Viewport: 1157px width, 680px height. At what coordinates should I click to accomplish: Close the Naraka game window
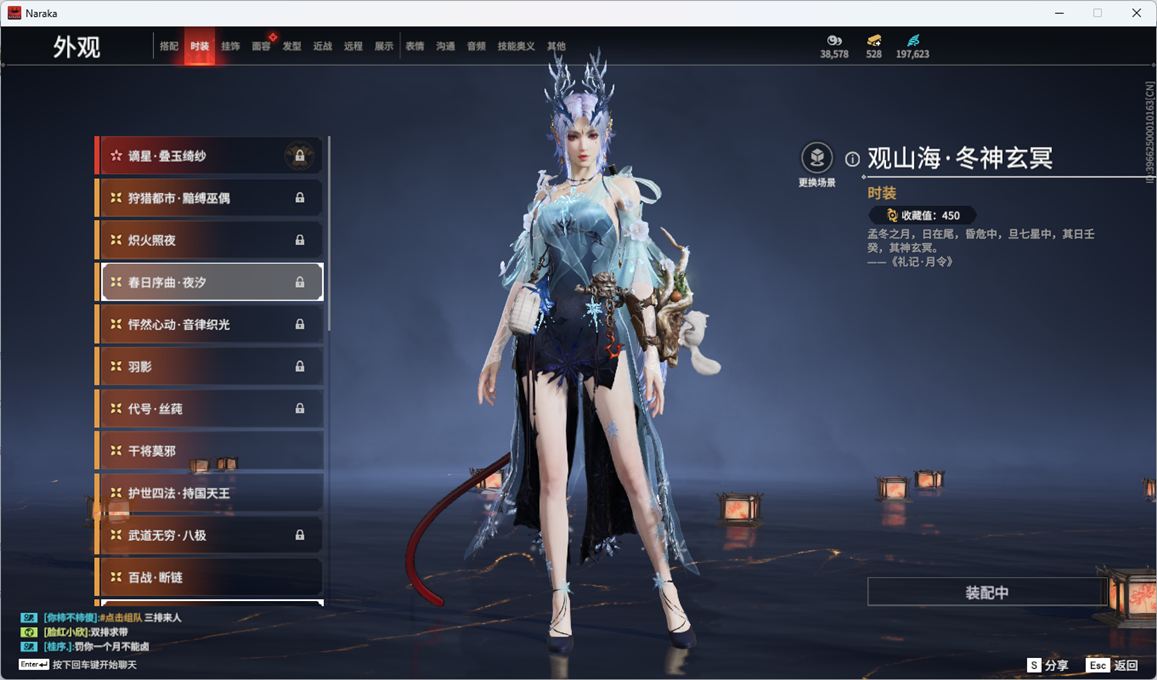tap(1136, 13)
